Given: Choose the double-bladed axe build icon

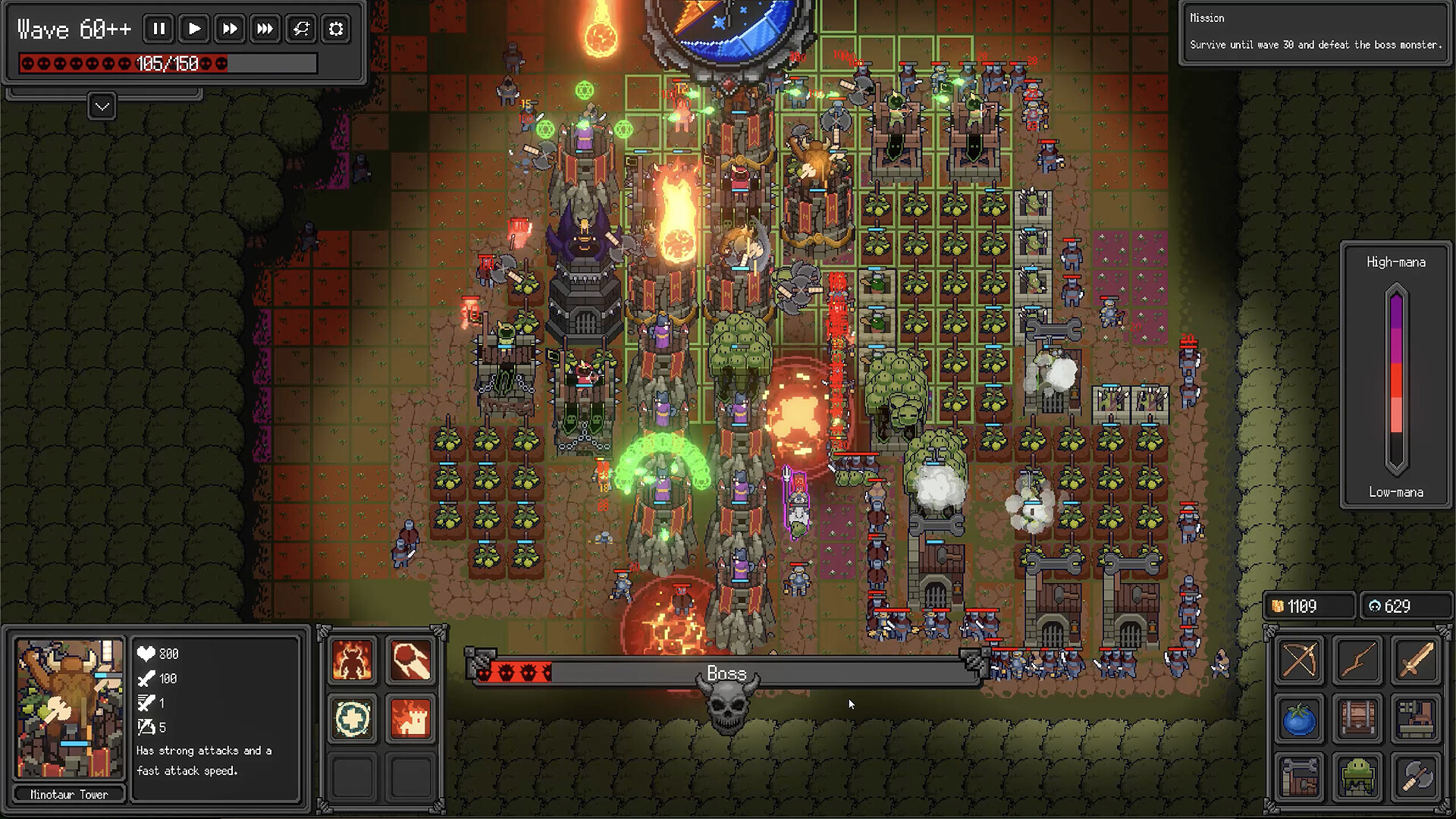Looking at the screenshot, I should (1416, 777).
